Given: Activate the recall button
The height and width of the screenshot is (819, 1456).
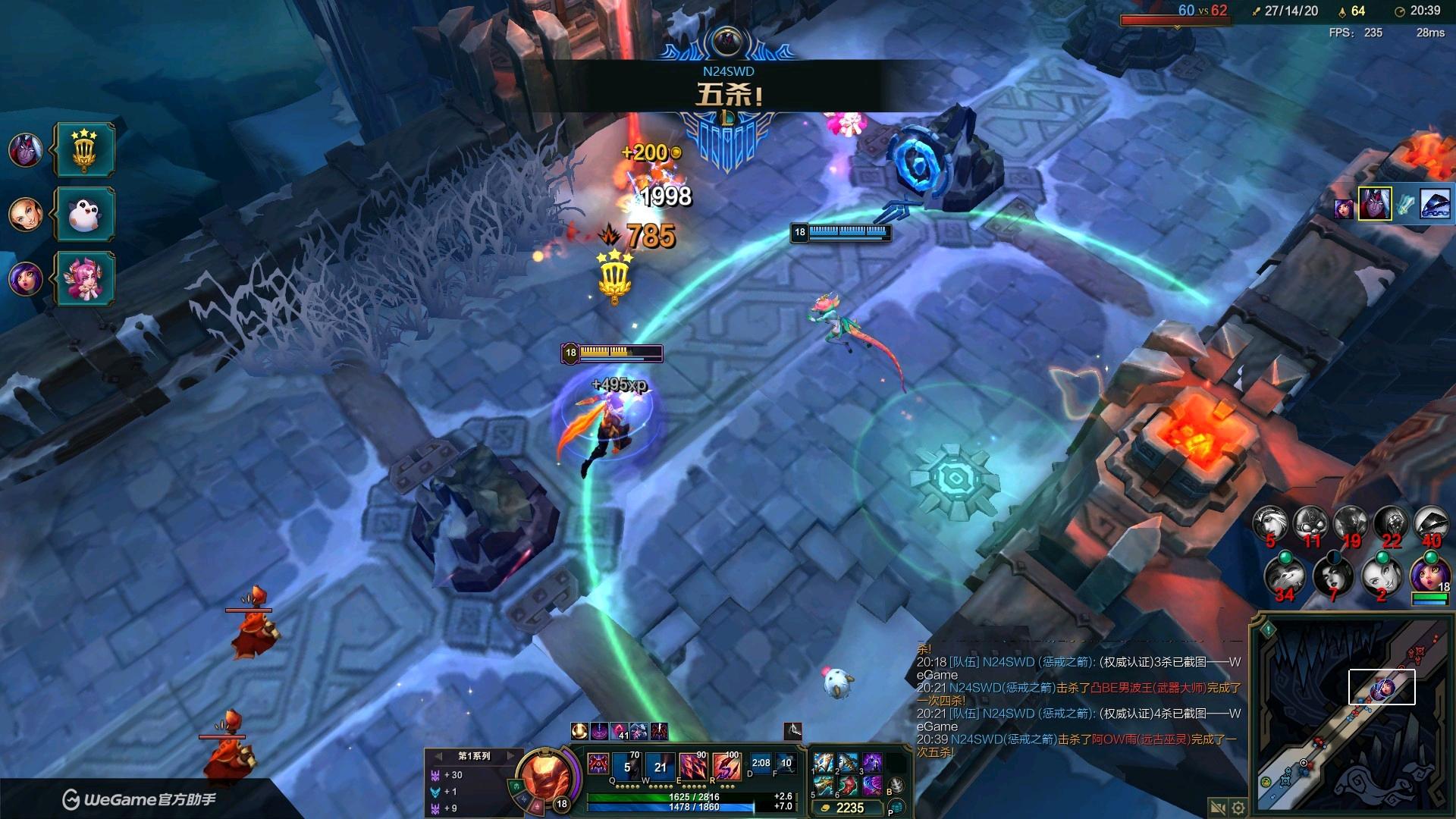Looking at the screenshot, I should 896,787.
